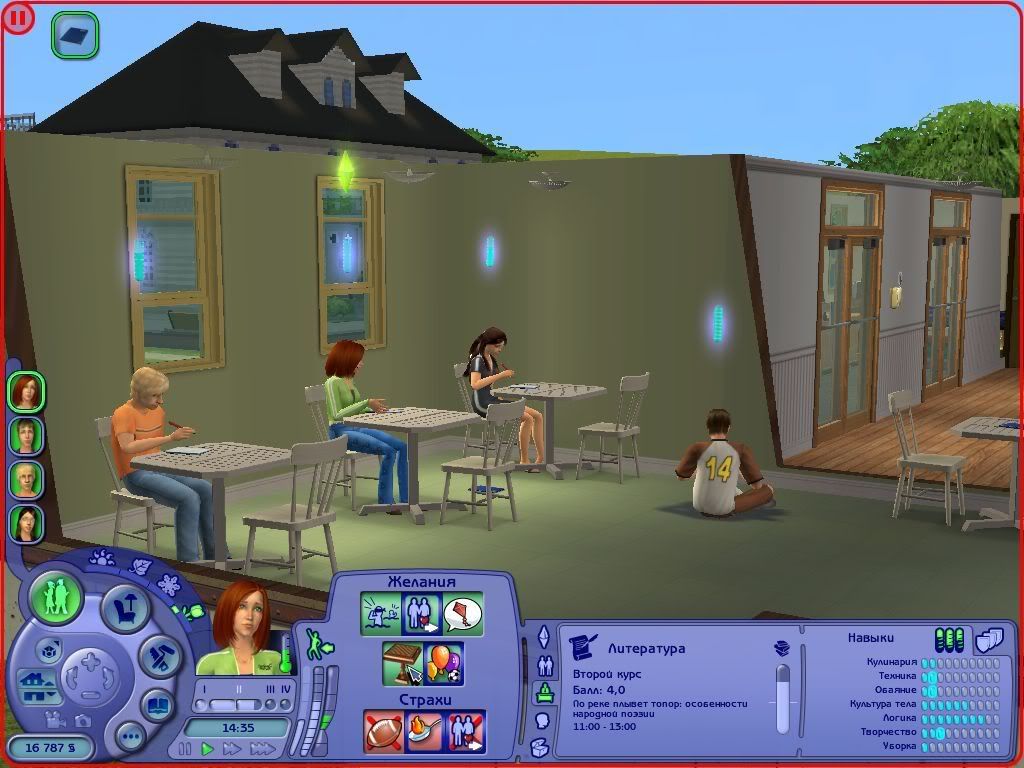Image resolution: width=1024 pixels, height=768 pixels.
Task: Open the Sim's relationships panel tab
Action: pyautogui.click(x=545, y=664)
